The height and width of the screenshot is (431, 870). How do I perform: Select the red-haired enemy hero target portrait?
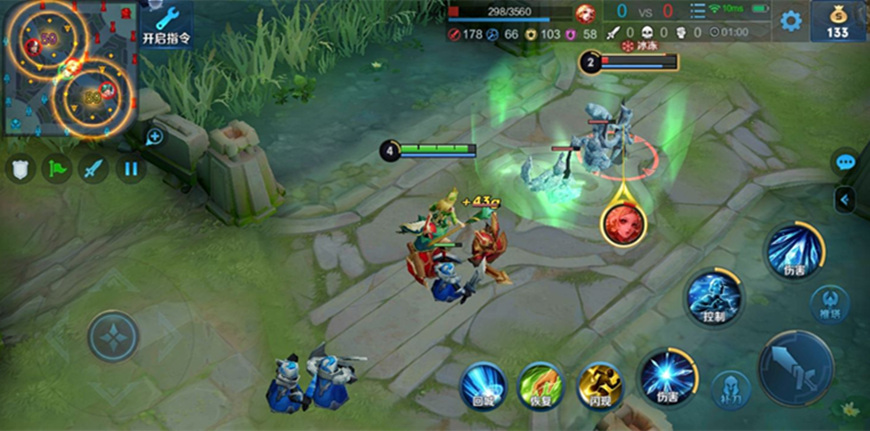[622, 221]
